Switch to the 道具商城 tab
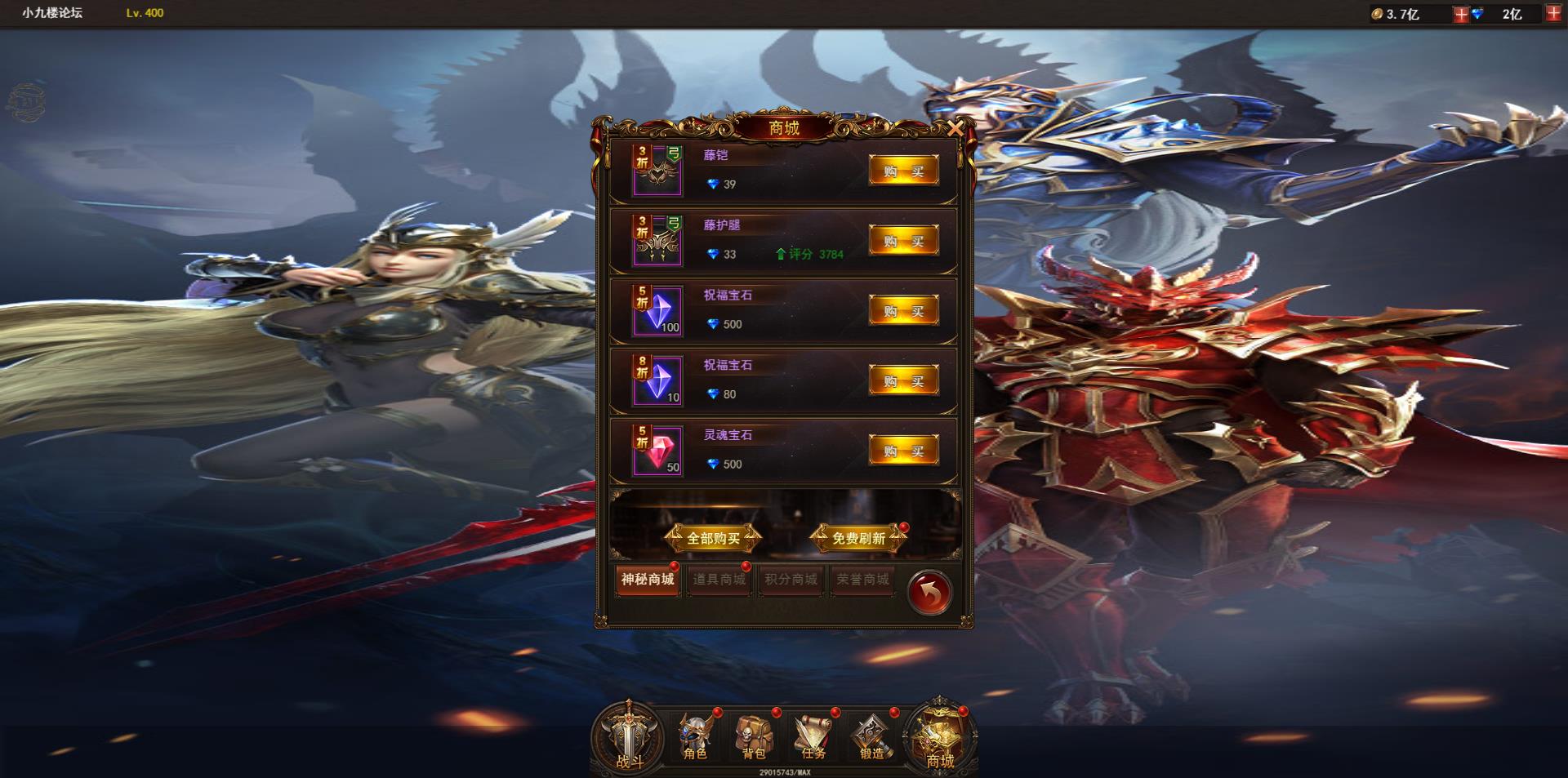1568x778 pixels. (718, 580)
